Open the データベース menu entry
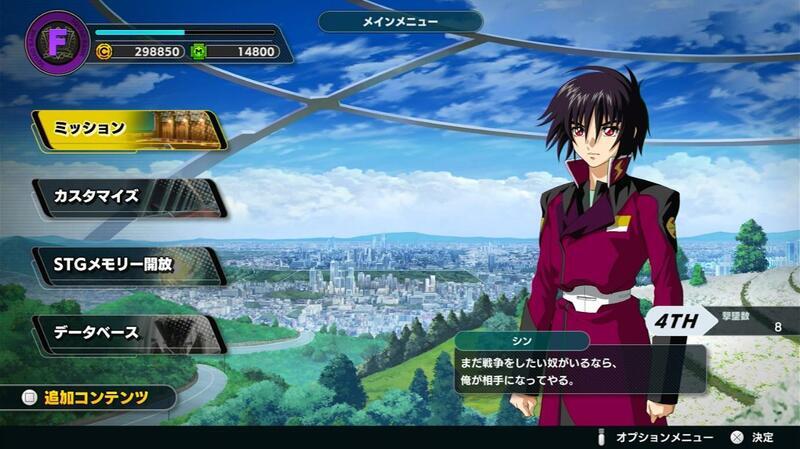 pos(128,333)
